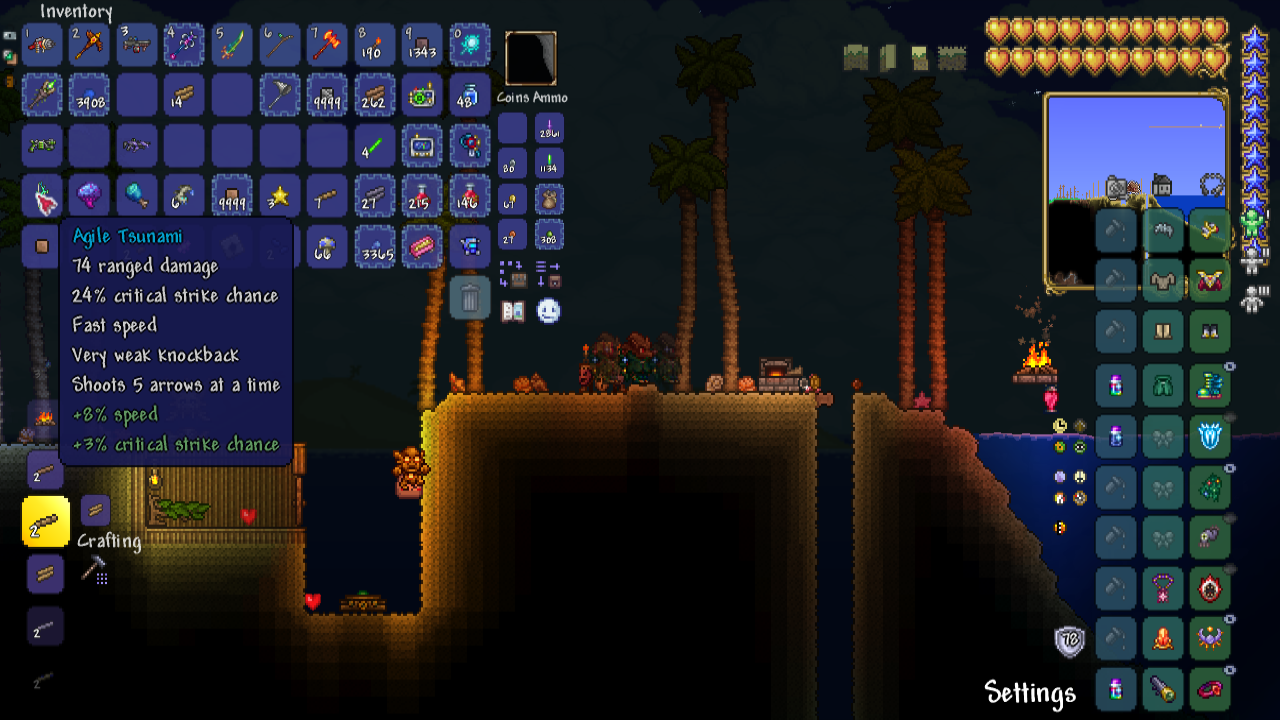Pick the molten pickaxe in hotbar slot 2
Screen dimensions: 1280x720
(x=89, y=45)
